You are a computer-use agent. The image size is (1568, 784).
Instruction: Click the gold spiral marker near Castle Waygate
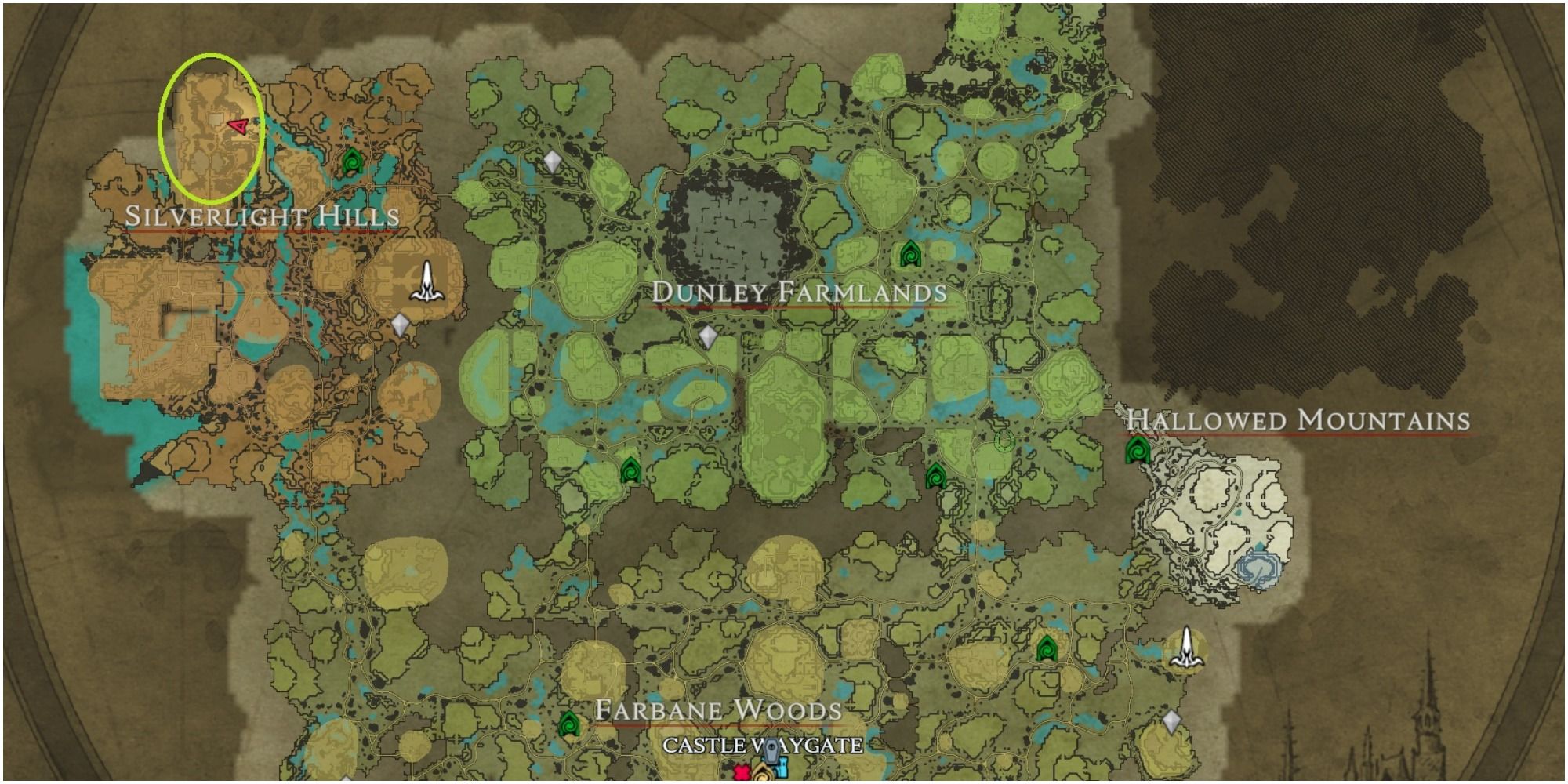(762, 776)
